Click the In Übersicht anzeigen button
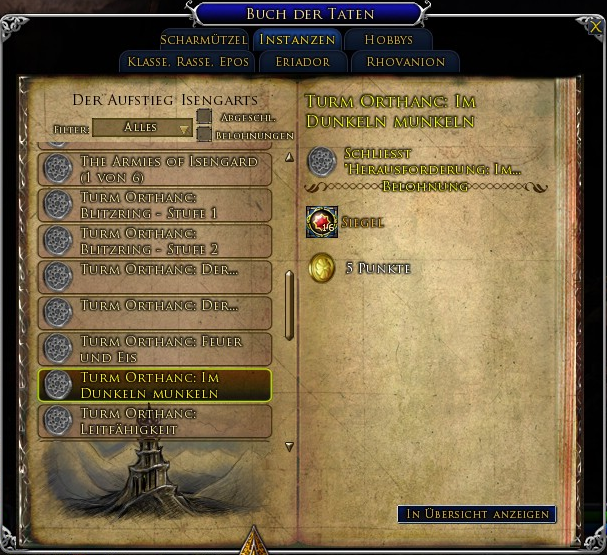The image size is (607, 555). (x=476, y=514)
